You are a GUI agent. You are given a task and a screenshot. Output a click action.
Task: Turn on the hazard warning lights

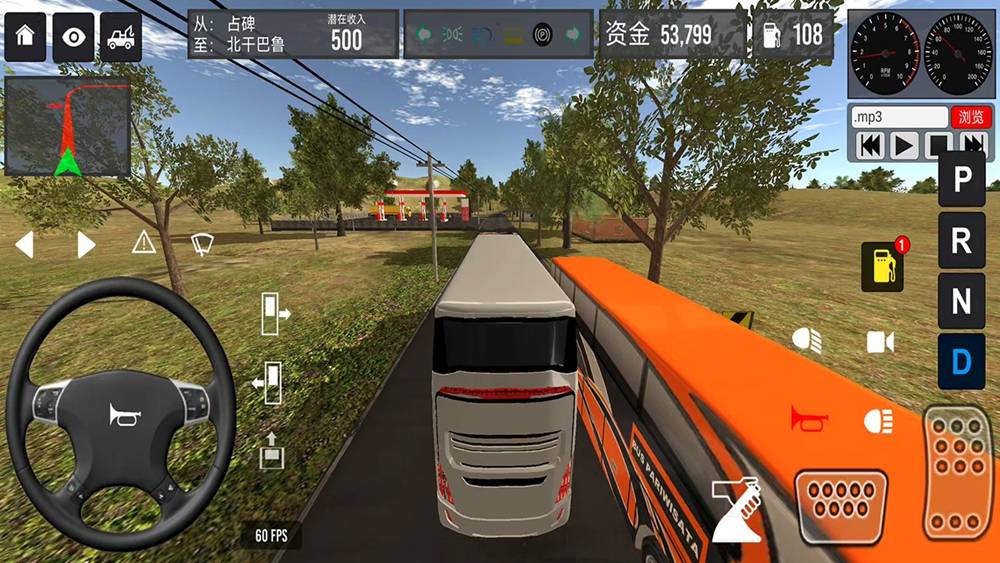(144, 241)
